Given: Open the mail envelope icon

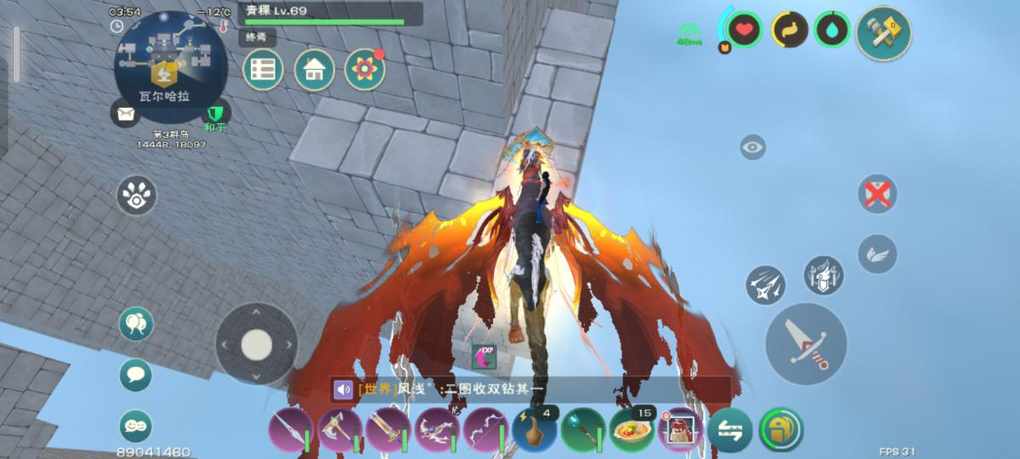Looking at the screenshot, I should click(x=125, y=115).
